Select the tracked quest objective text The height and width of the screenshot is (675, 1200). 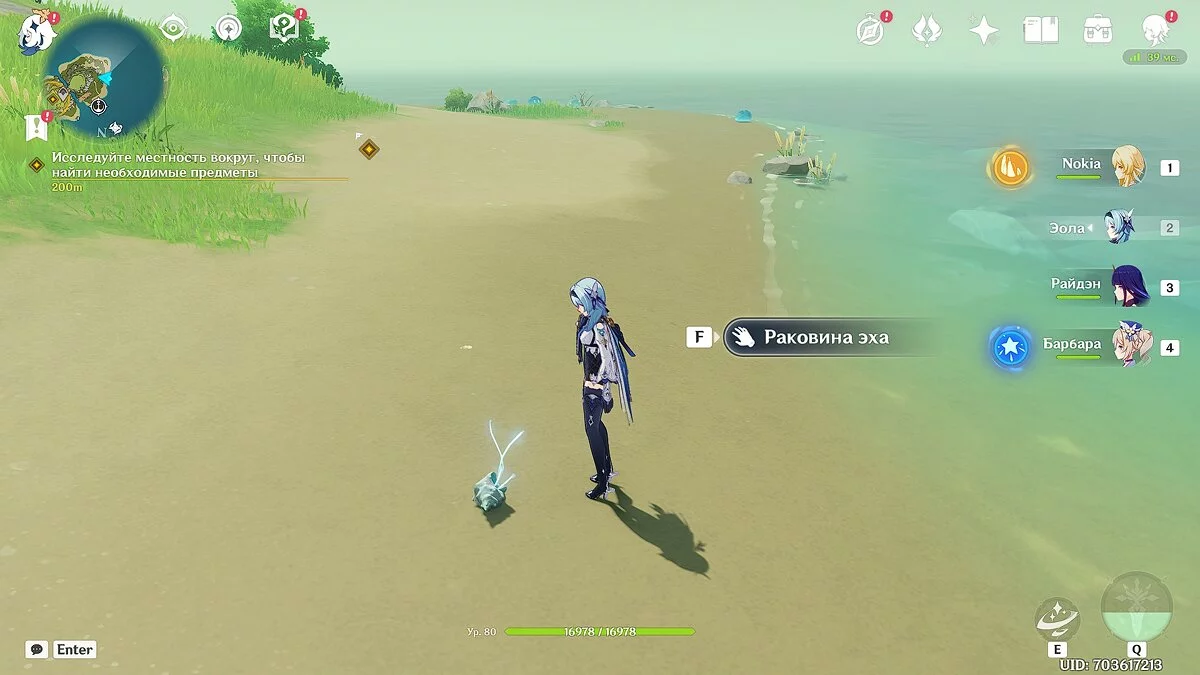(178, 166)
